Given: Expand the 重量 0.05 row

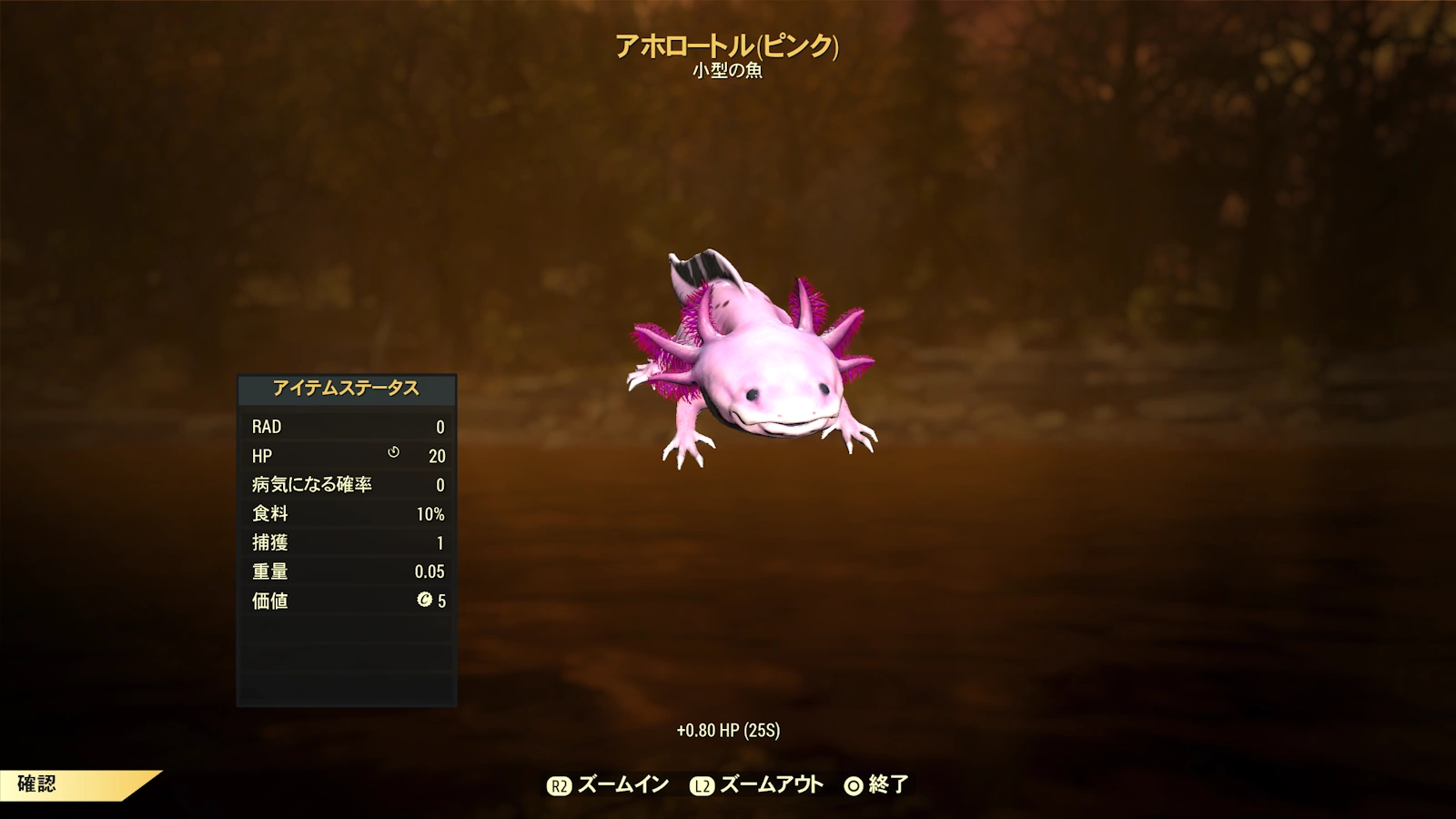Looking at the screenshot, I should [346, 571].
